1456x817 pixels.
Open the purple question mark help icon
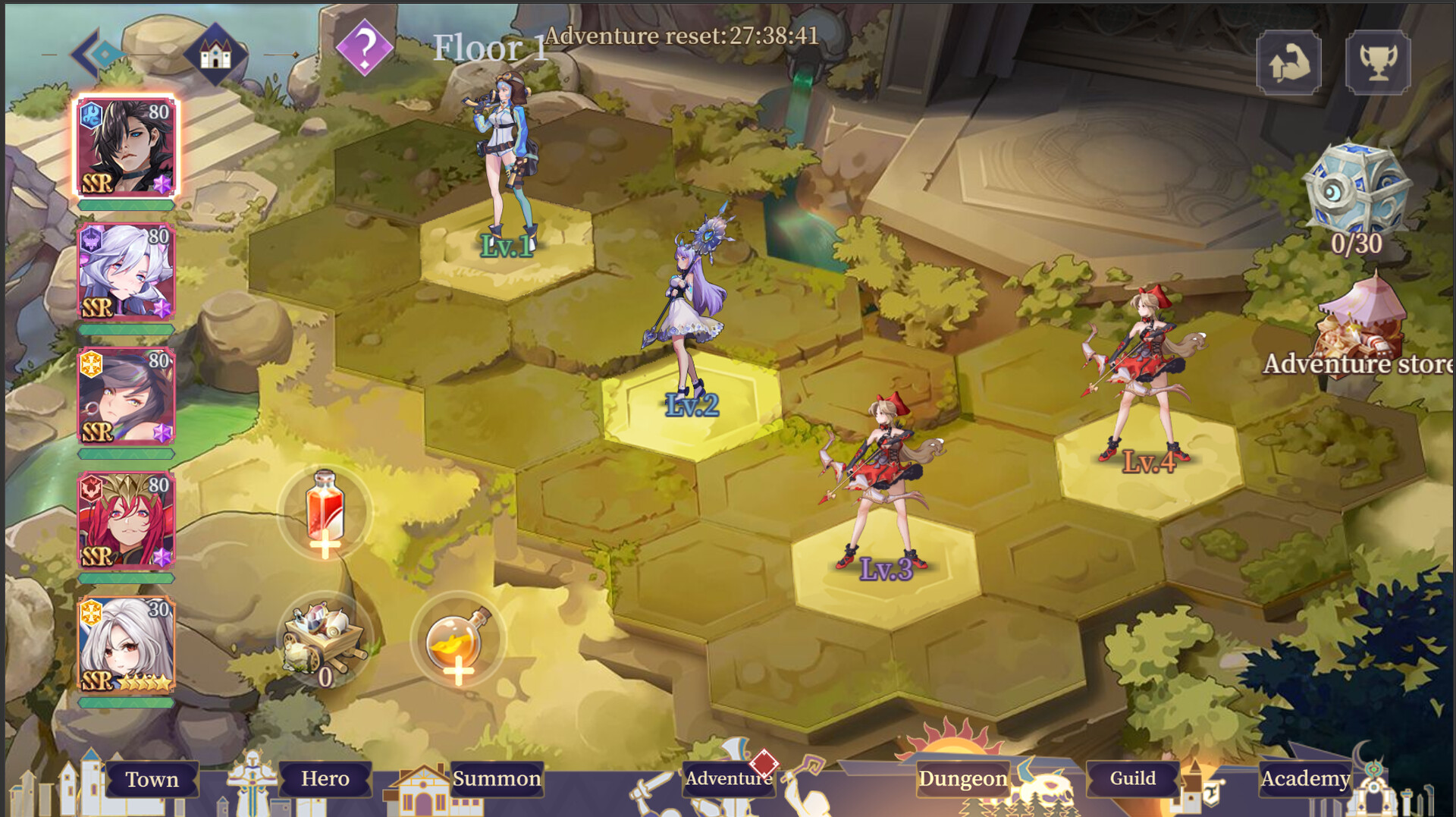[366, 48]
